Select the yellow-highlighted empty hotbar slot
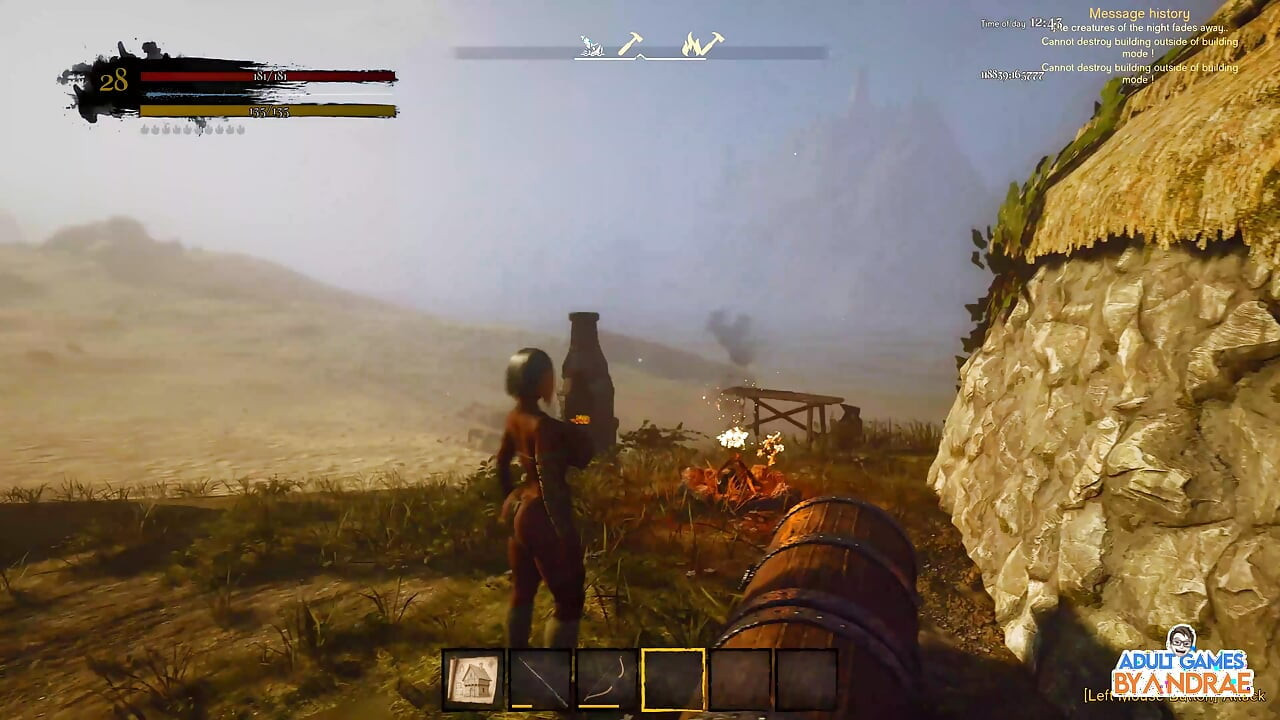The width and height of the screenshot is (1280, 720). coord(673,680)
